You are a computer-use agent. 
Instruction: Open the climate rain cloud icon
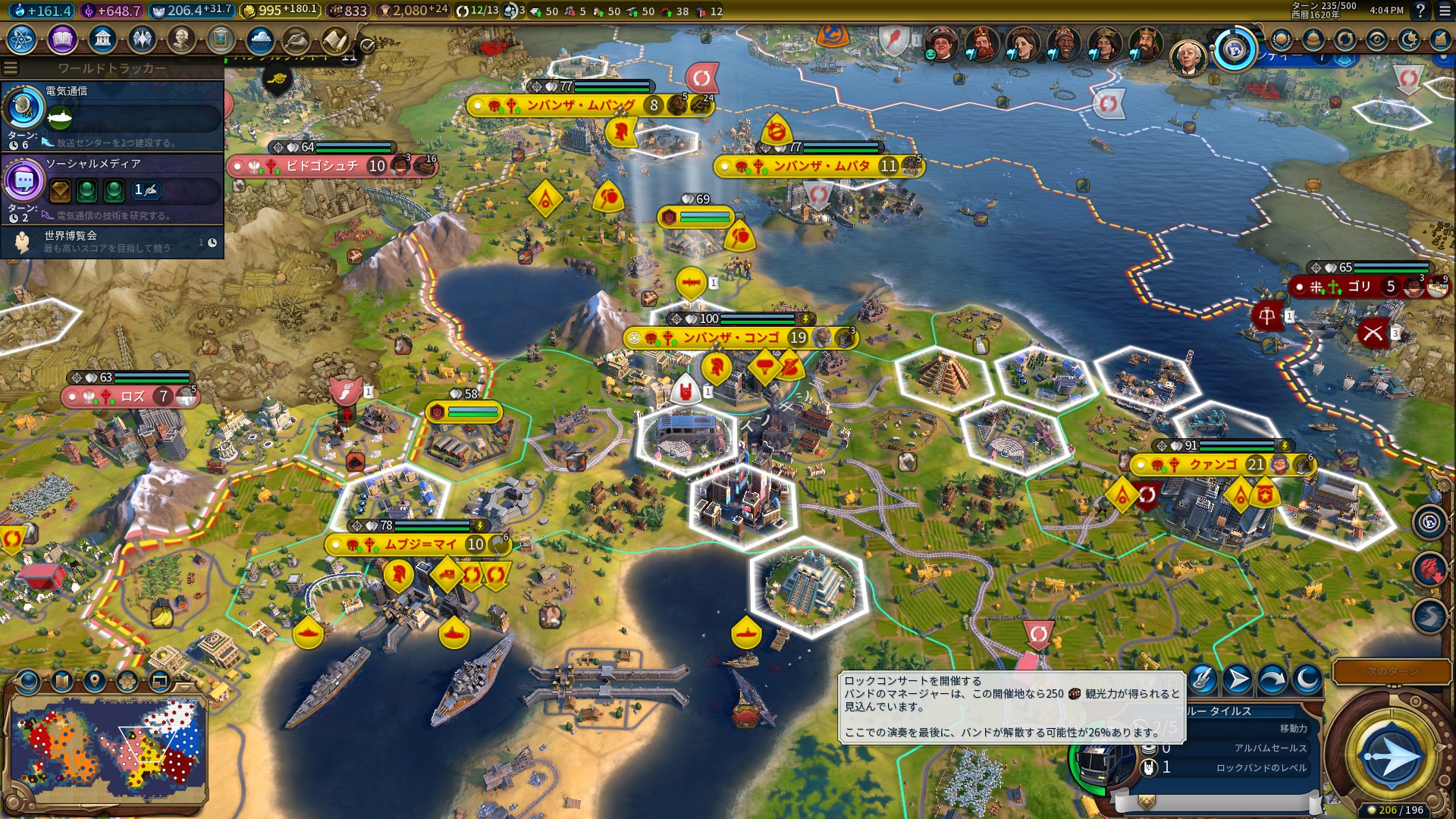[260, 39]
